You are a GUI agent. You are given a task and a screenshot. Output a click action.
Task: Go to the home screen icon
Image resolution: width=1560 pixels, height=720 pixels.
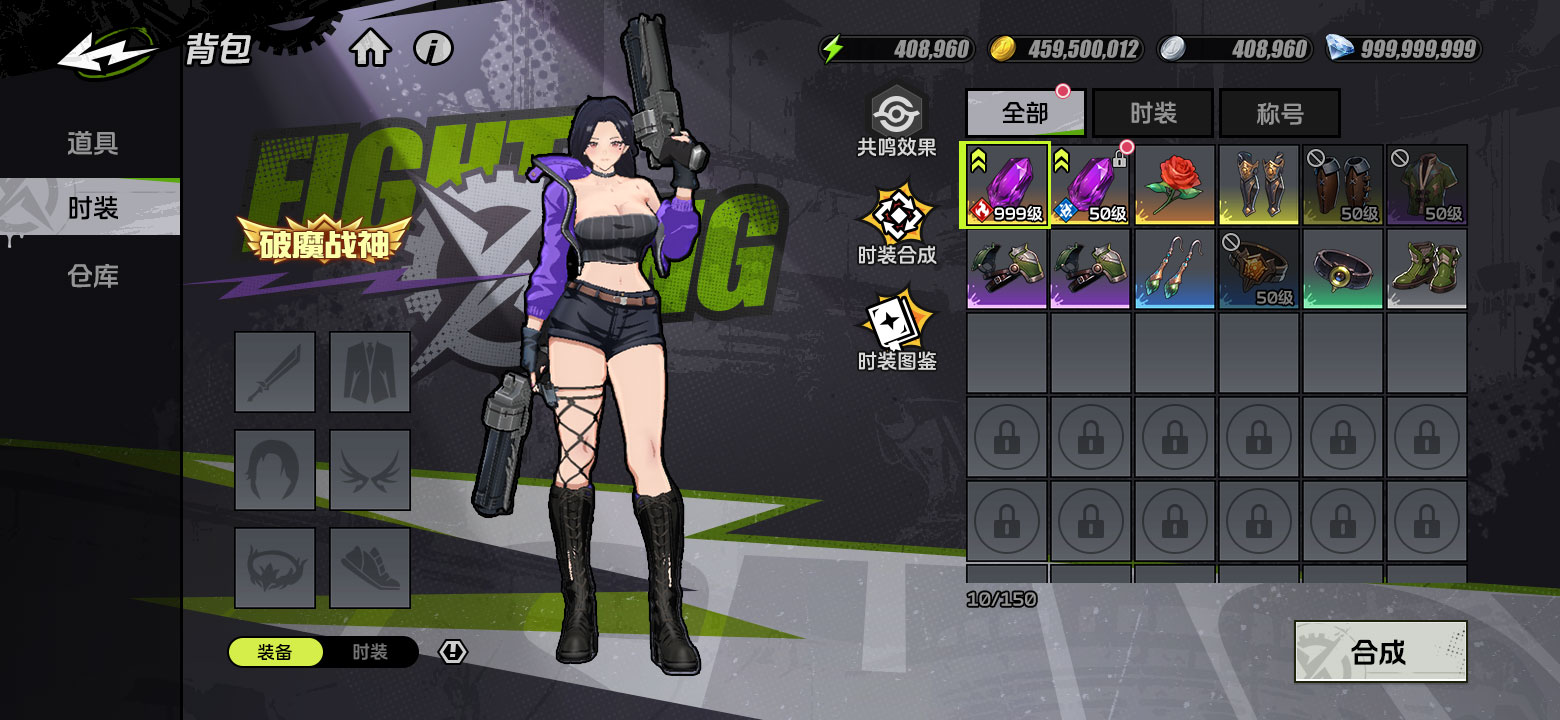pos(370,48)
